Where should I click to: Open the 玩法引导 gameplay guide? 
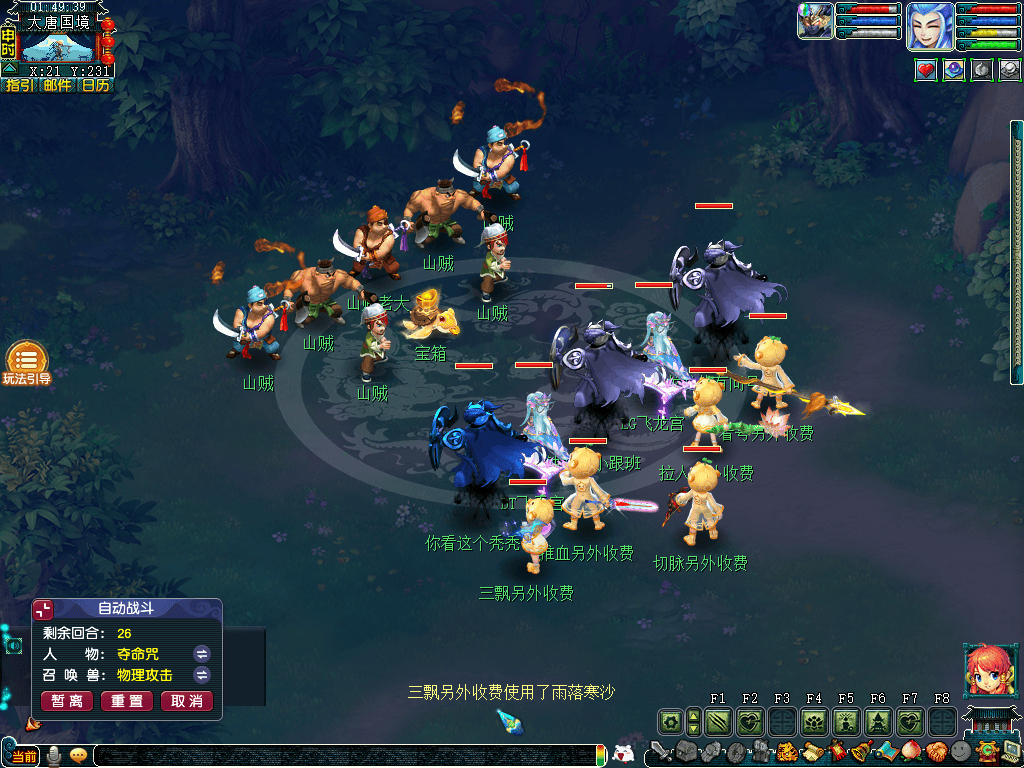click(27, 363)
